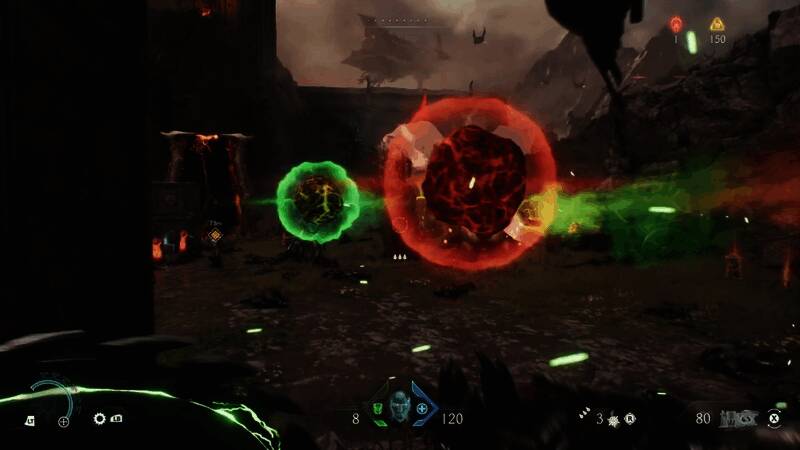Select the red demonic skull resource icon

click(675, 23)
